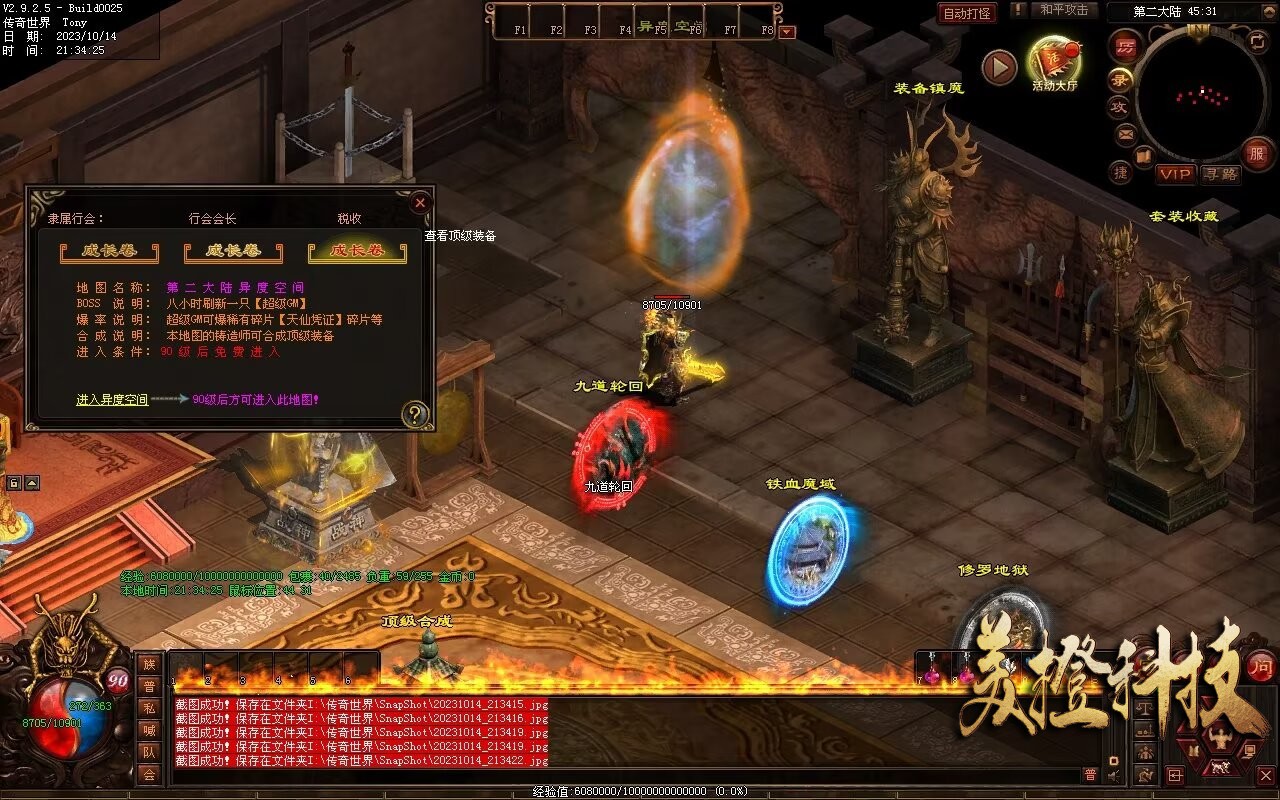Close the 异度空间 info dialog
Viewport: 1280px width, 800px height.
tap(420, 203)
